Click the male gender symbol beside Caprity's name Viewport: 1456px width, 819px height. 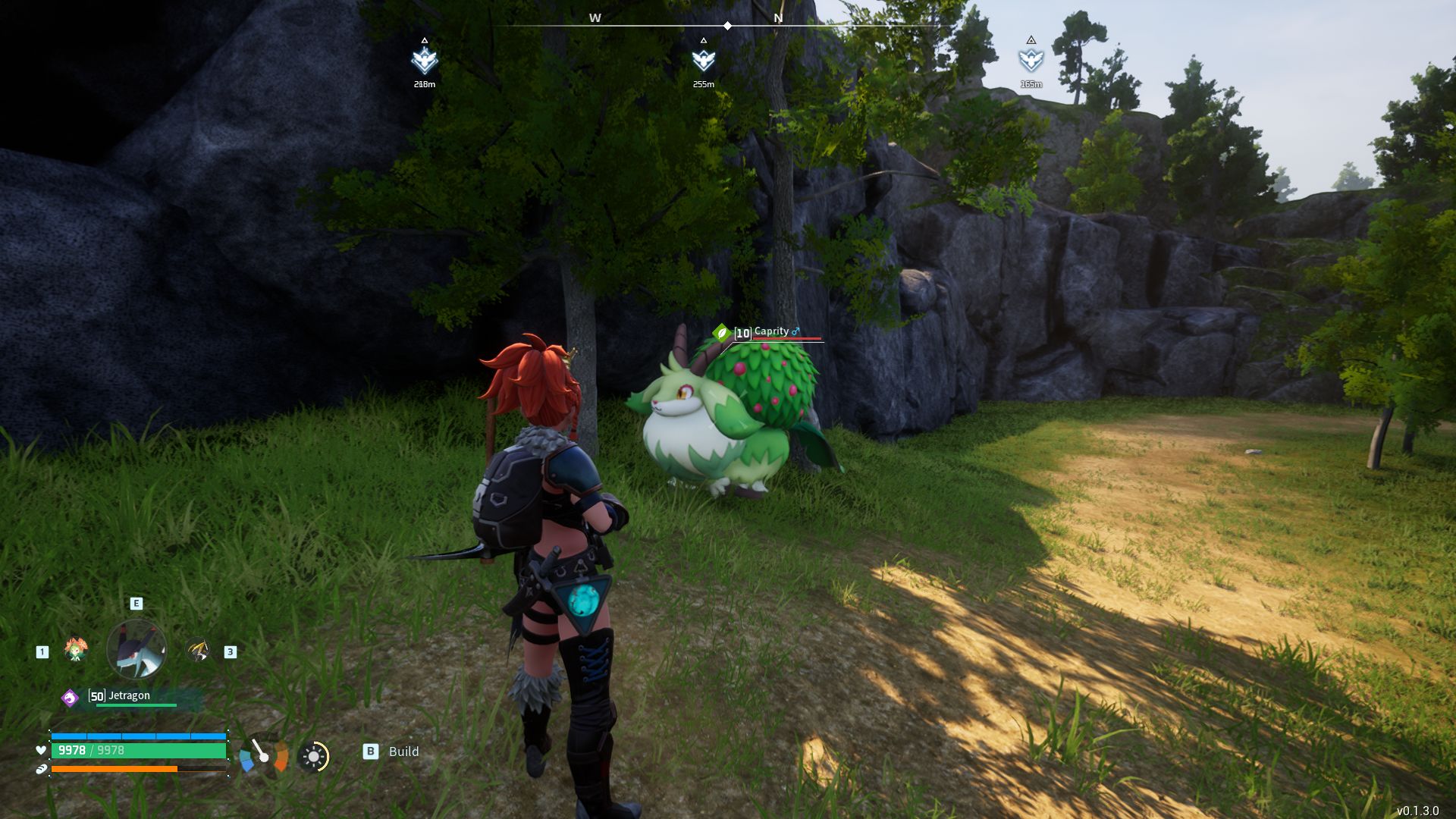pyautogui.click(x=795, y=331)
